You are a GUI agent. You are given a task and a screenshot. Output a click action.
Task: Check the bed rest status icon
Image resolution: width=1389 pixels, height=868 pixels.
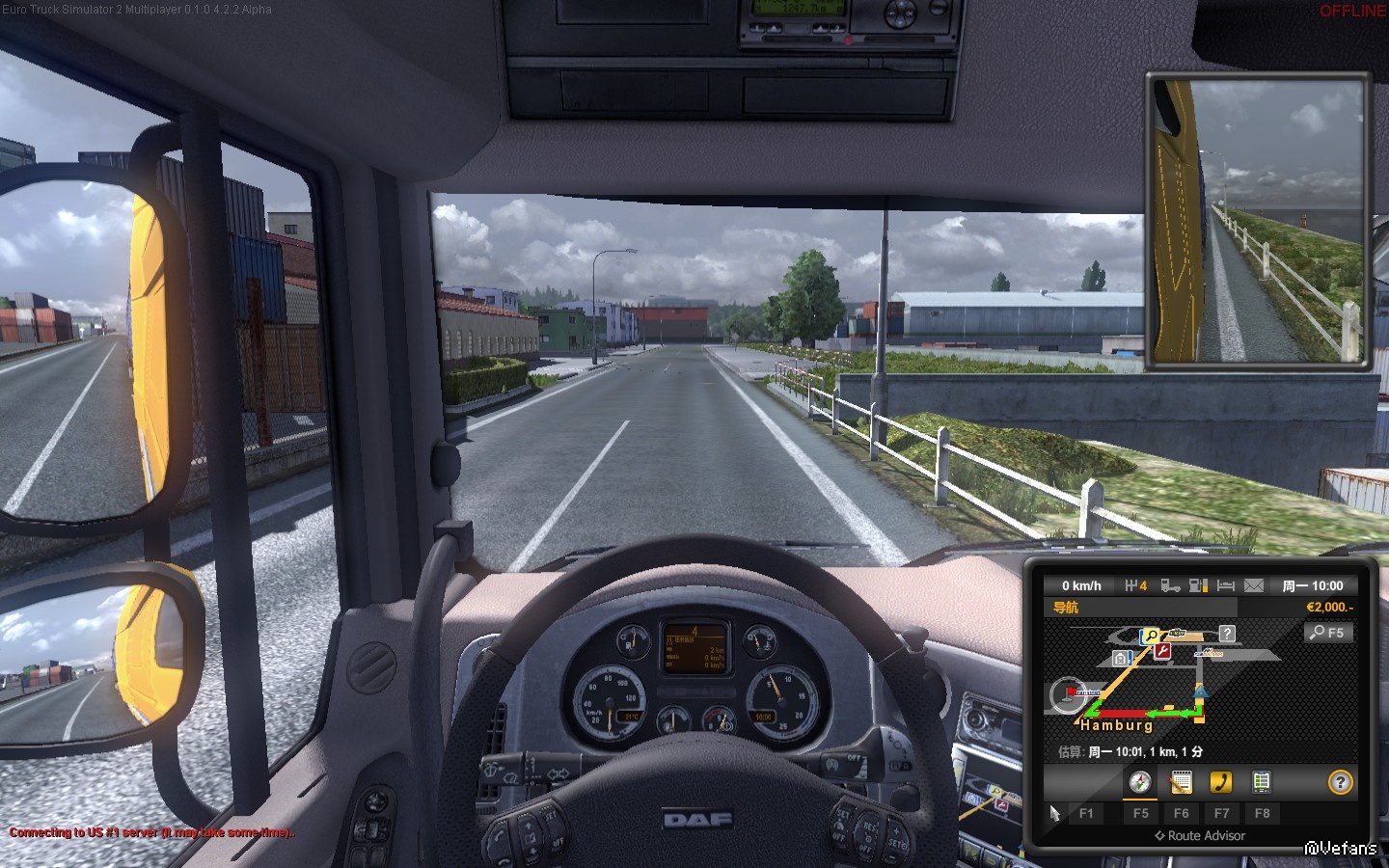click(x=1225, y=585)
